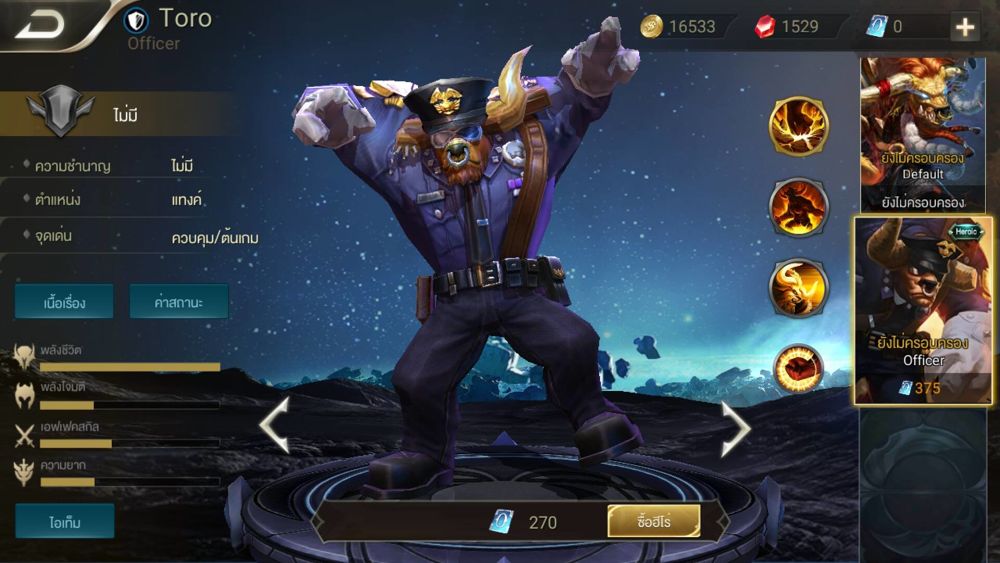The image size is (1000, 563).
Task: View the charging bull skill icon
Action: [x=798, y=207]
